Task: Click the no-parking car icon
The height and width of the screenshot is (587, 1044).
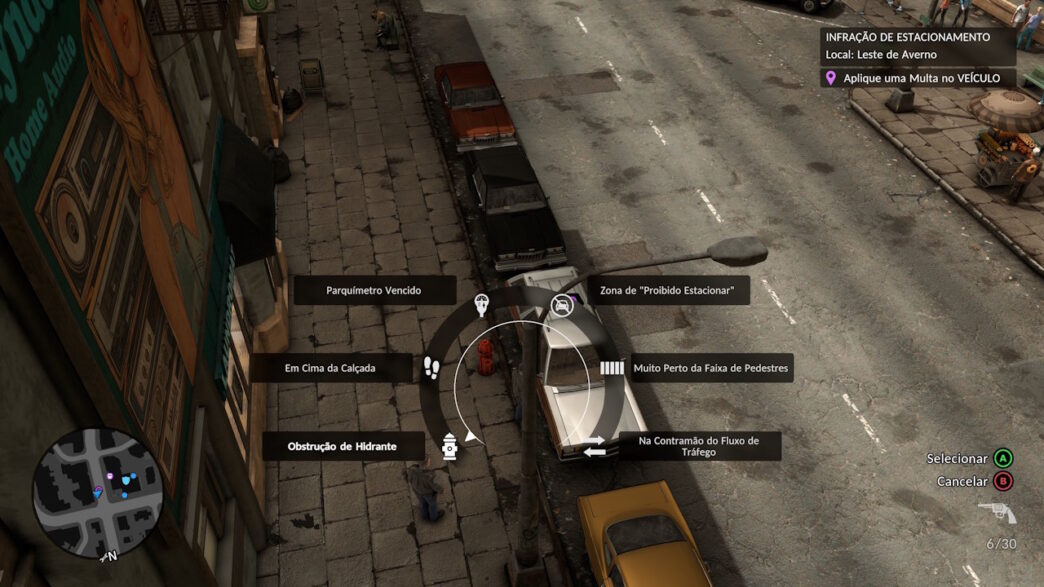Action: 562,304
